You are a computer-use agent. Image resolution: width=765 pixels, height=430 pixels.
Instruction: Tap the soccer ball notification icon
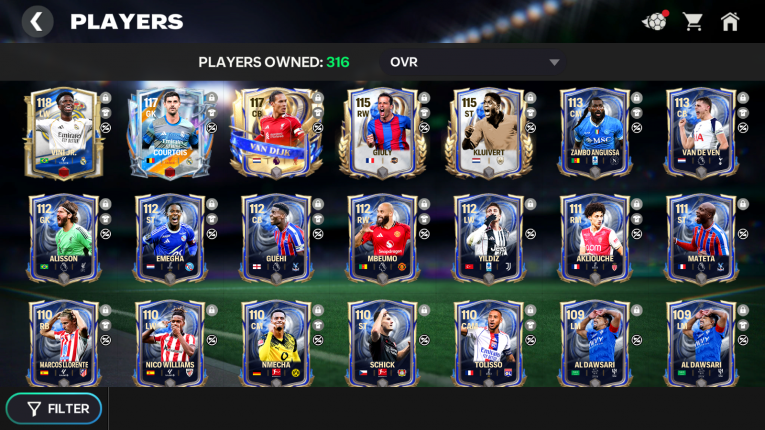pyautogui.click(x=654, y=21)
